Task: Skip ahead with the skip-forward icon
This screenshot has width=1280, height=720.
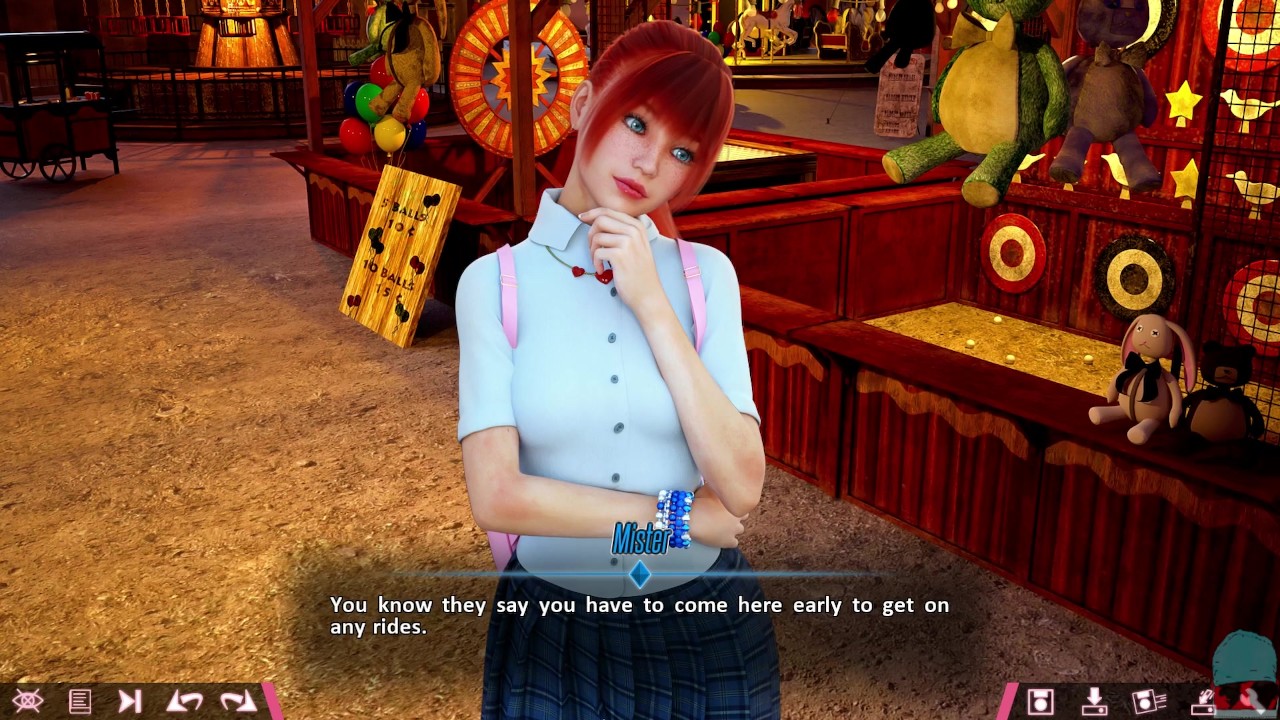Action: click(130, 701)
